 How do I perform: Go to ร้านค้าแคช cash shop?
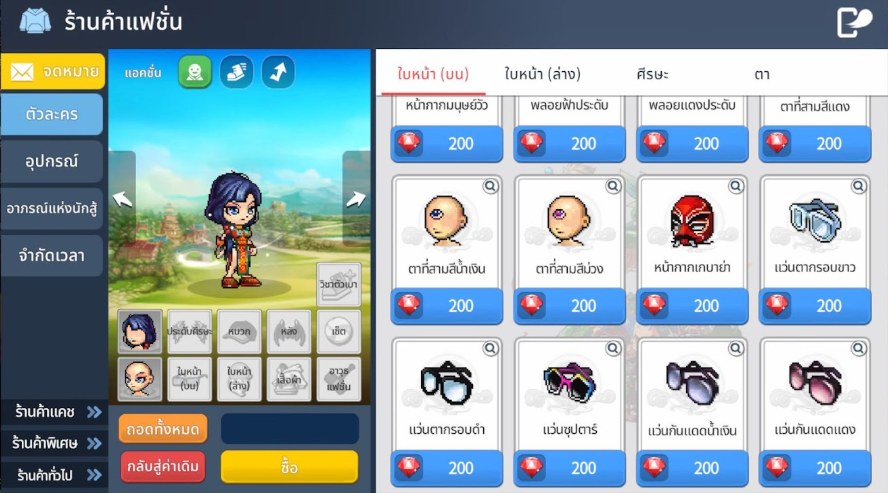pyautogui.click(x=55, y=411)
